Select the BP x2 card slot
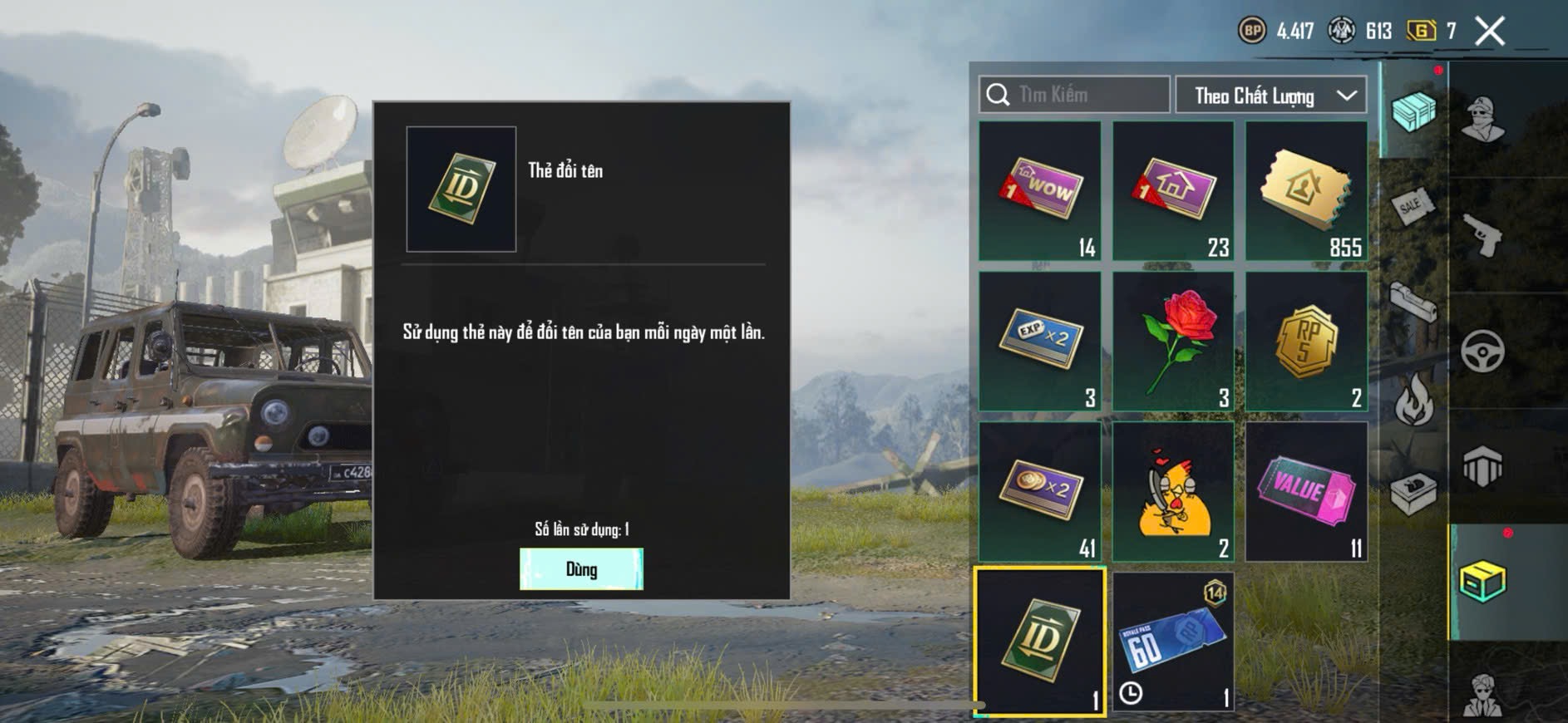Screen dimensions: 1568x723 pos(1040,491)
